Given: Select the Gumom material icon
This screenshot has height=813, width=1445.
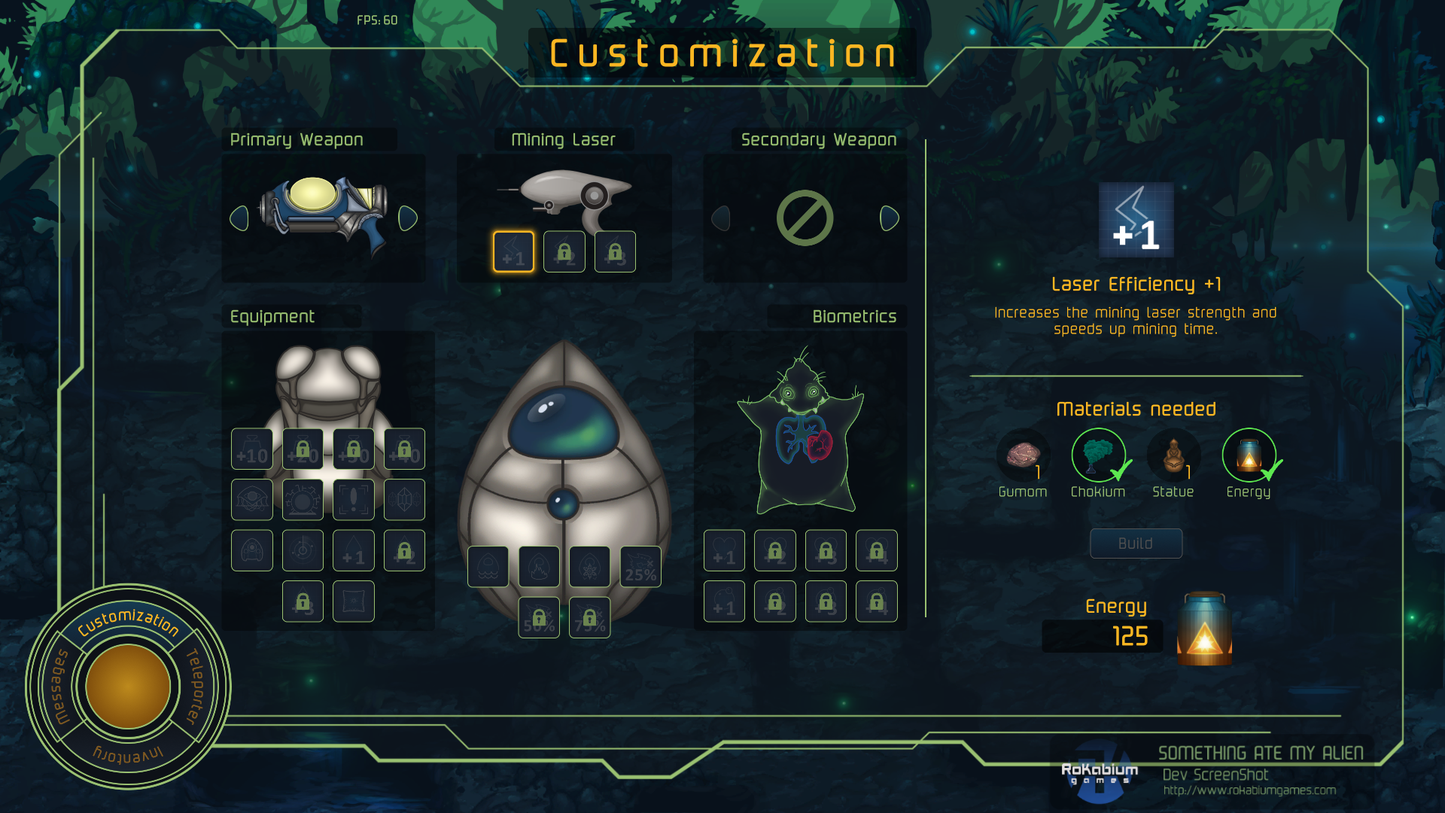Looking at the screenshot, I should pos(1022,455).
